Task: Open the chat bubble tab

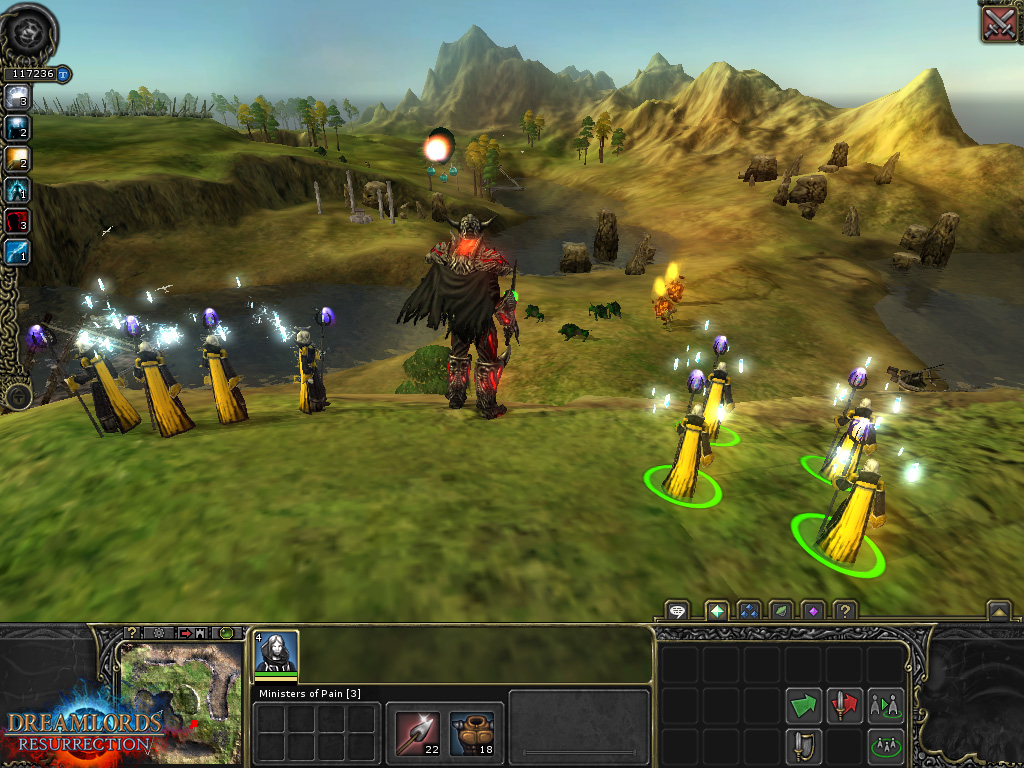Action: pyautogui.click(x=678, y=610)
